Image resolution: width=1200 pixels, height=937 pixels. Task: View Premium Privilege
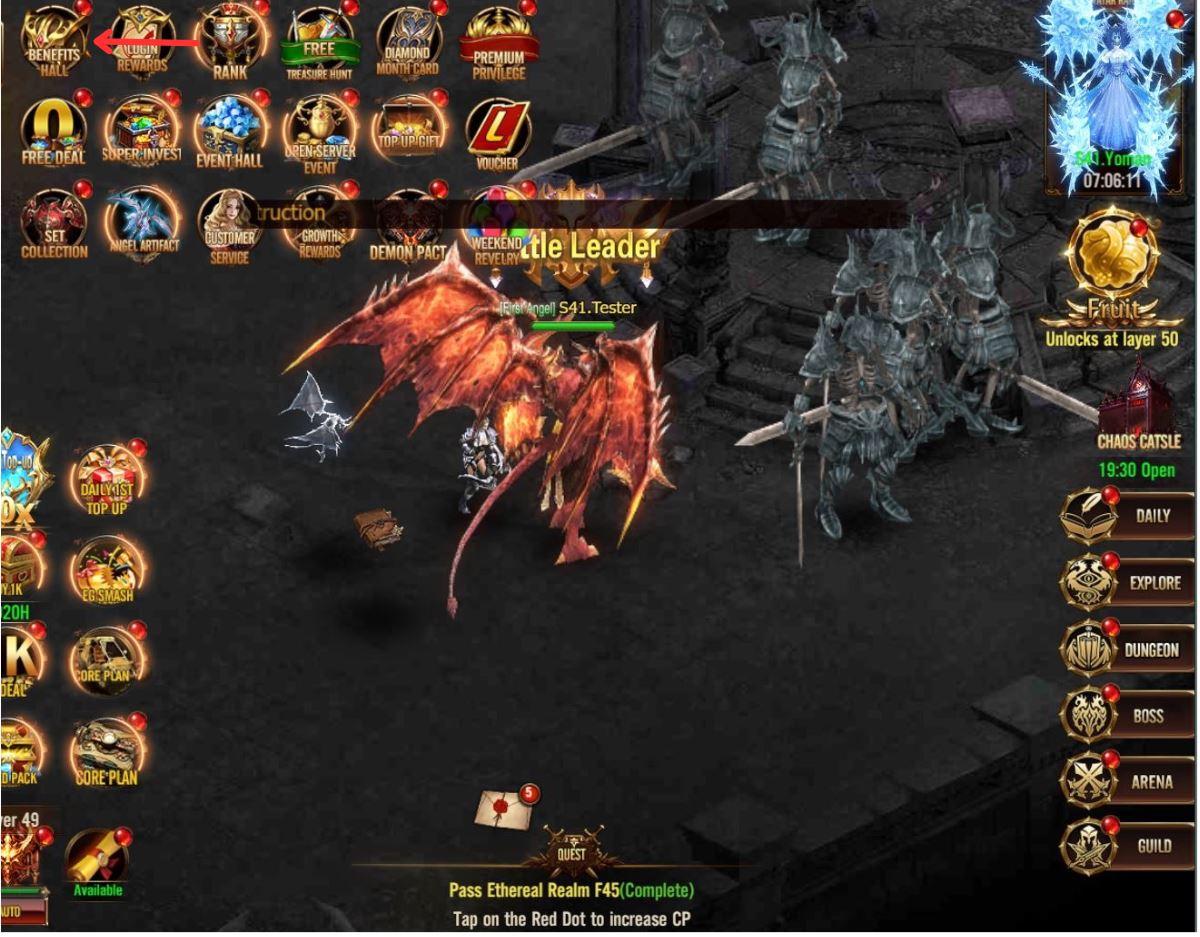[498, 42]
